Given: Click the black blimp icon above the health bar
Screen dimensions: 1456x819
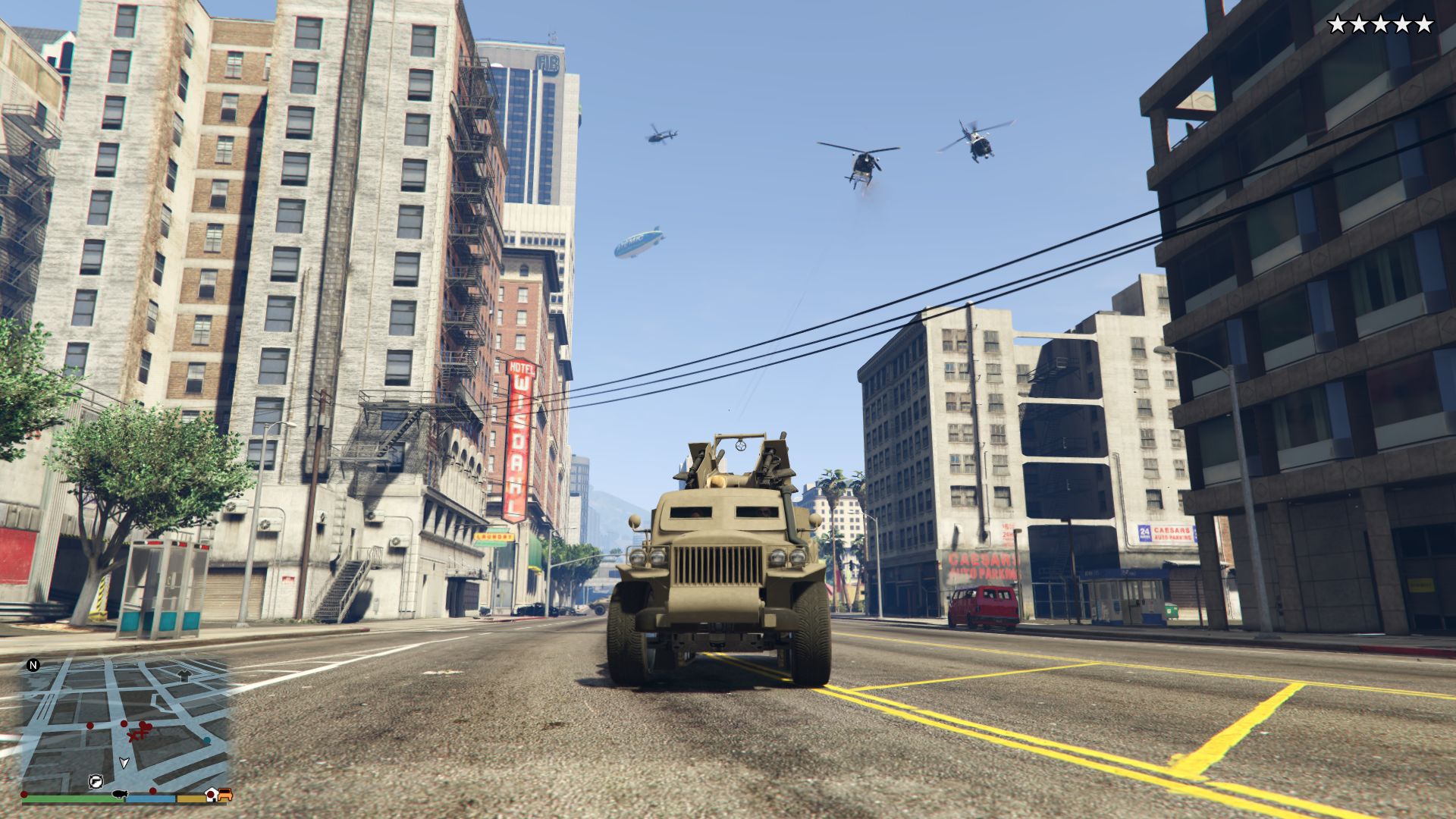Looking at the screenshot, I should (x=119, y=794).
